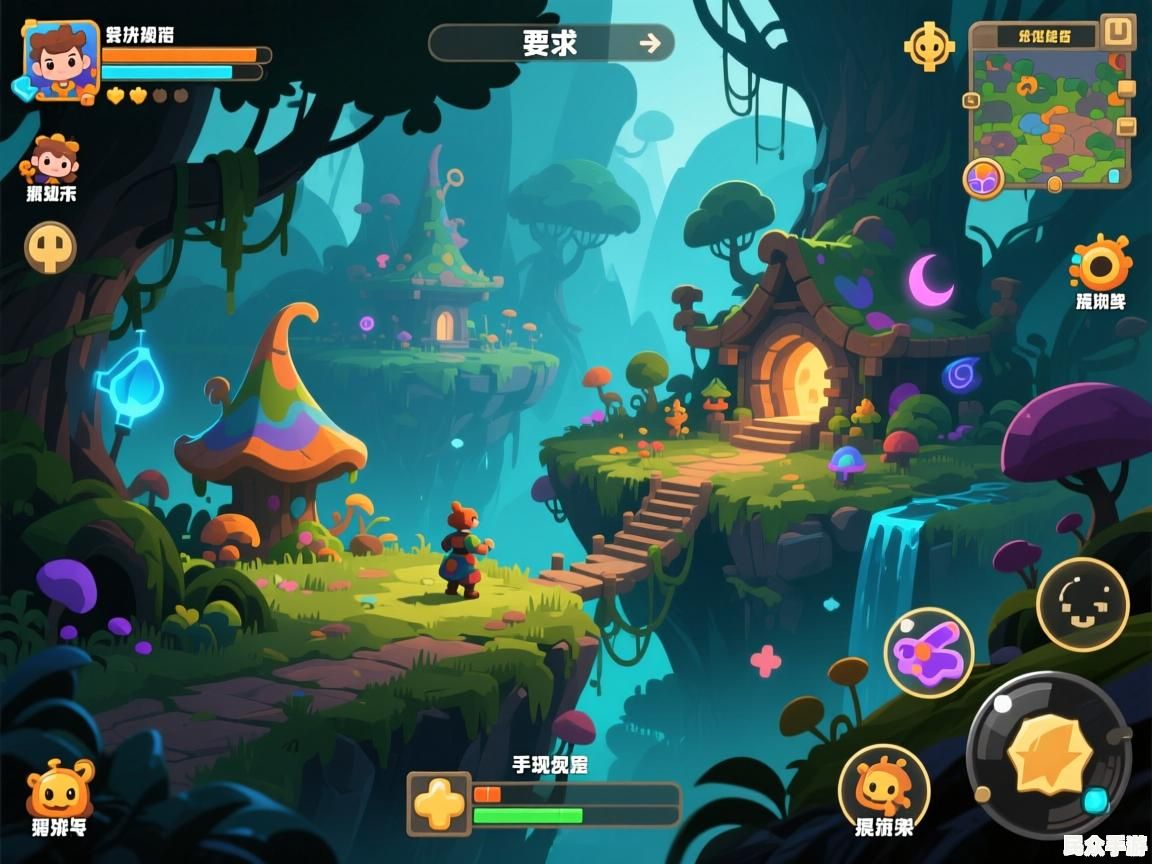Open the orange creature menu icon bottom-left

[60, 789]
